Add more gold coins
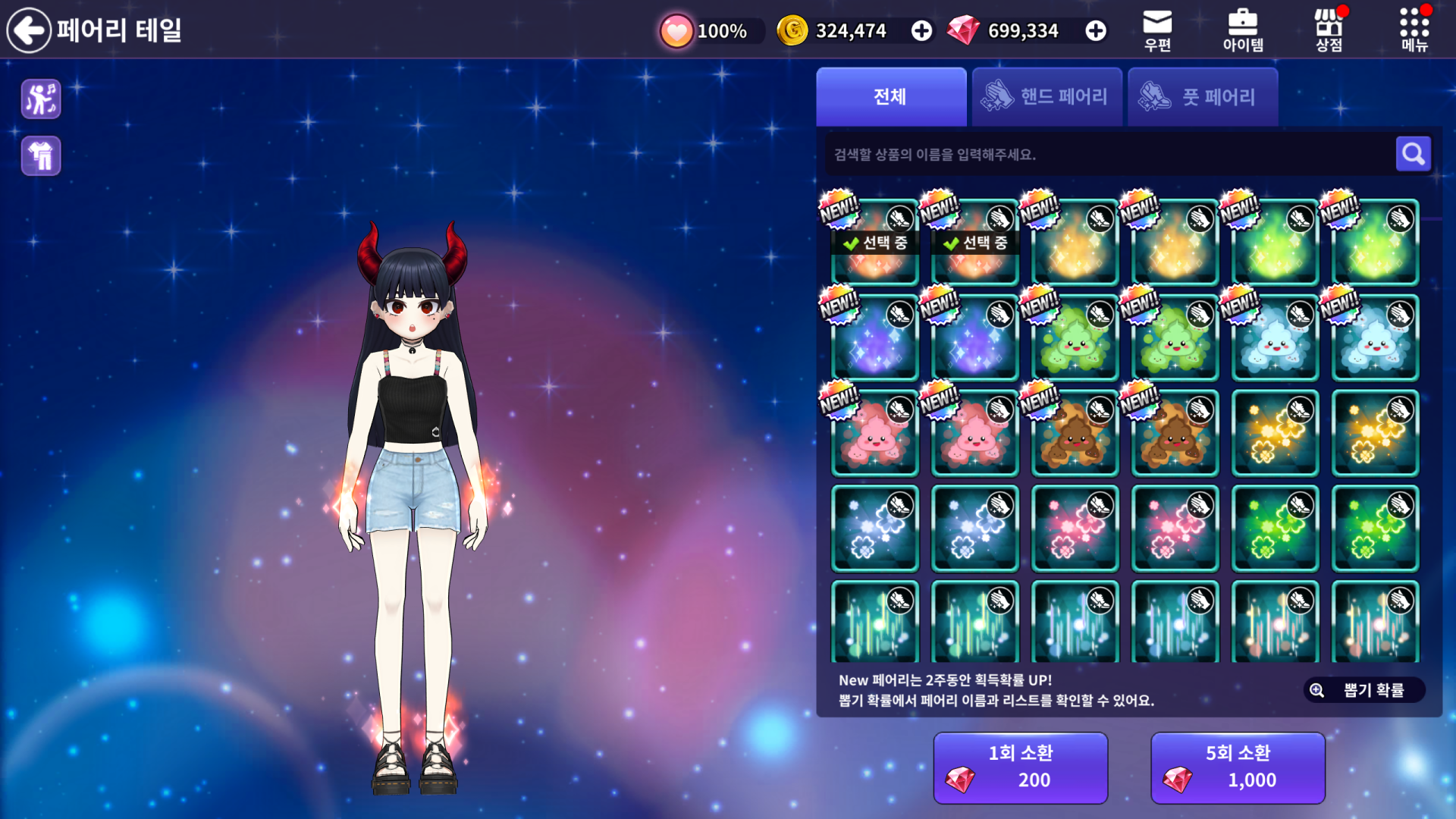The height and width of the screenshot is (819, 1456). [921, 31]
